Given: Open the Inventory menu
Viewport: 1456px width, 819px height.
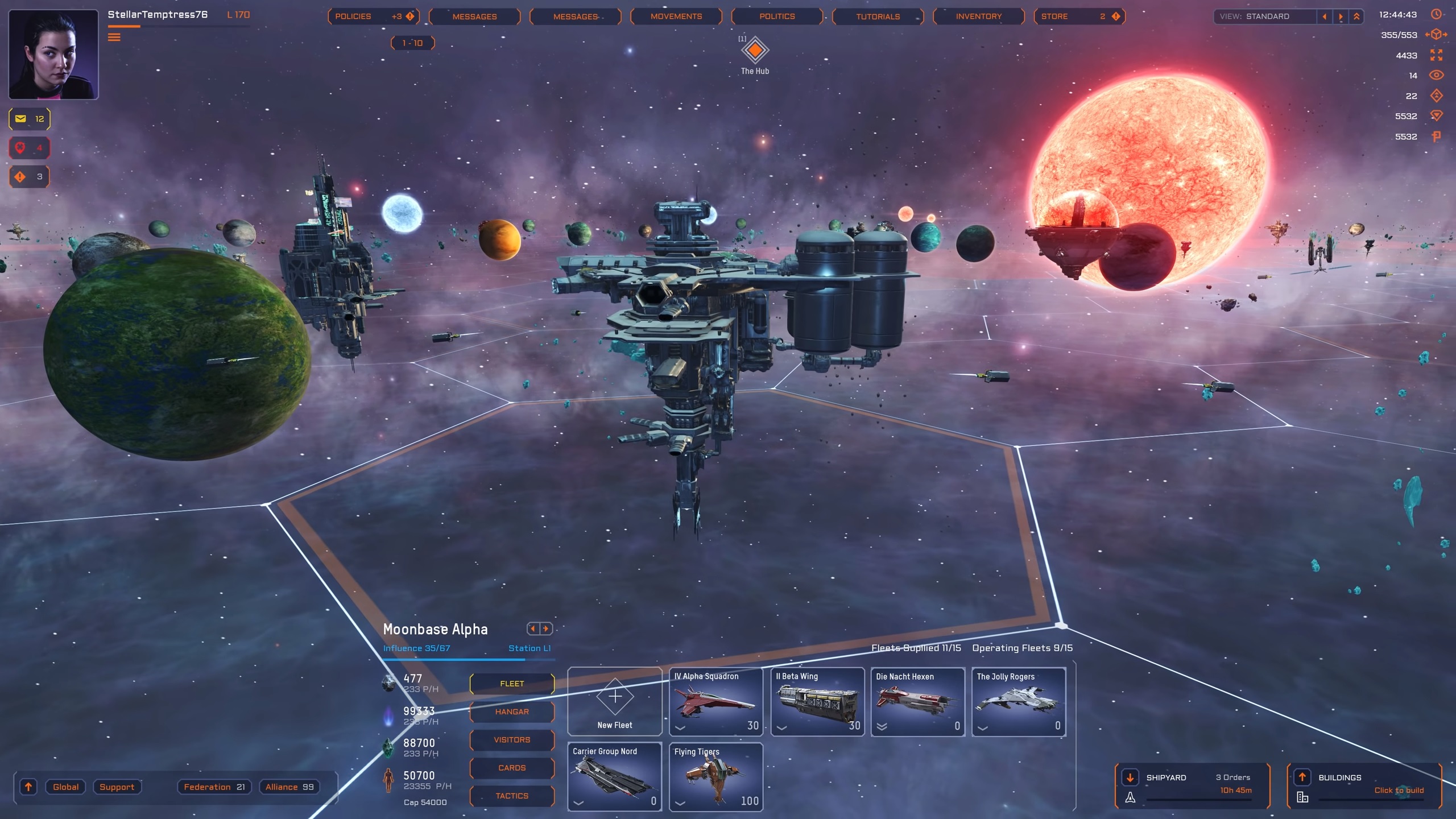Looking at the screenshot, I should pyautogui.click(x=978, y=16).
